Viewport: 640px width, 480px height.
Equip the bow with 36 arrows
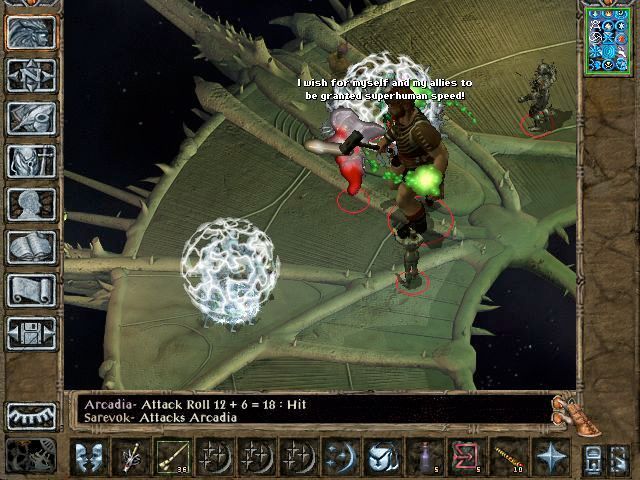[x=172, y=457]
